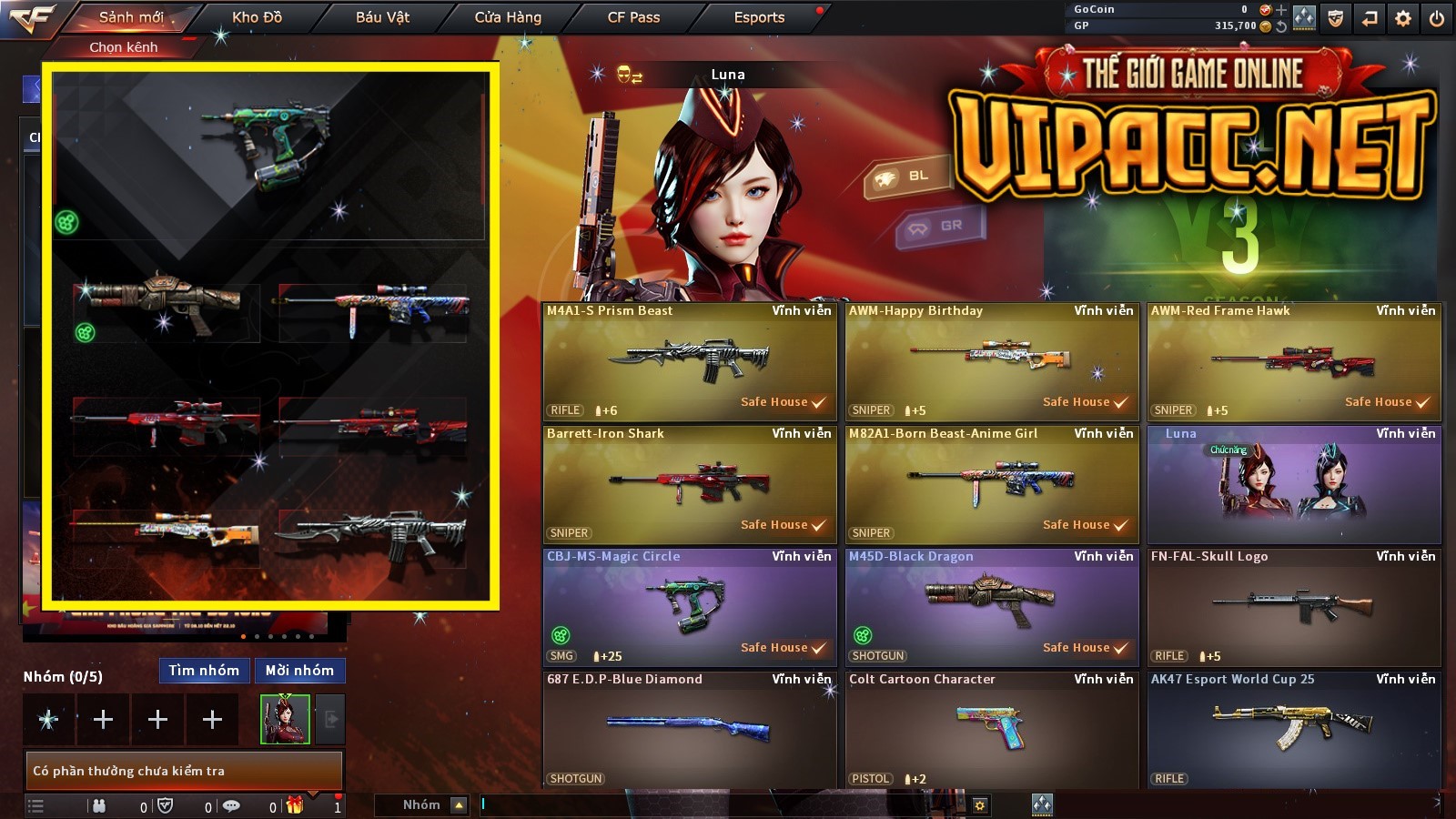1456x819 pixels.
Task: Open the Kho Đồ inventory tab
Action: pyautogui.click(x=257, y=17)
